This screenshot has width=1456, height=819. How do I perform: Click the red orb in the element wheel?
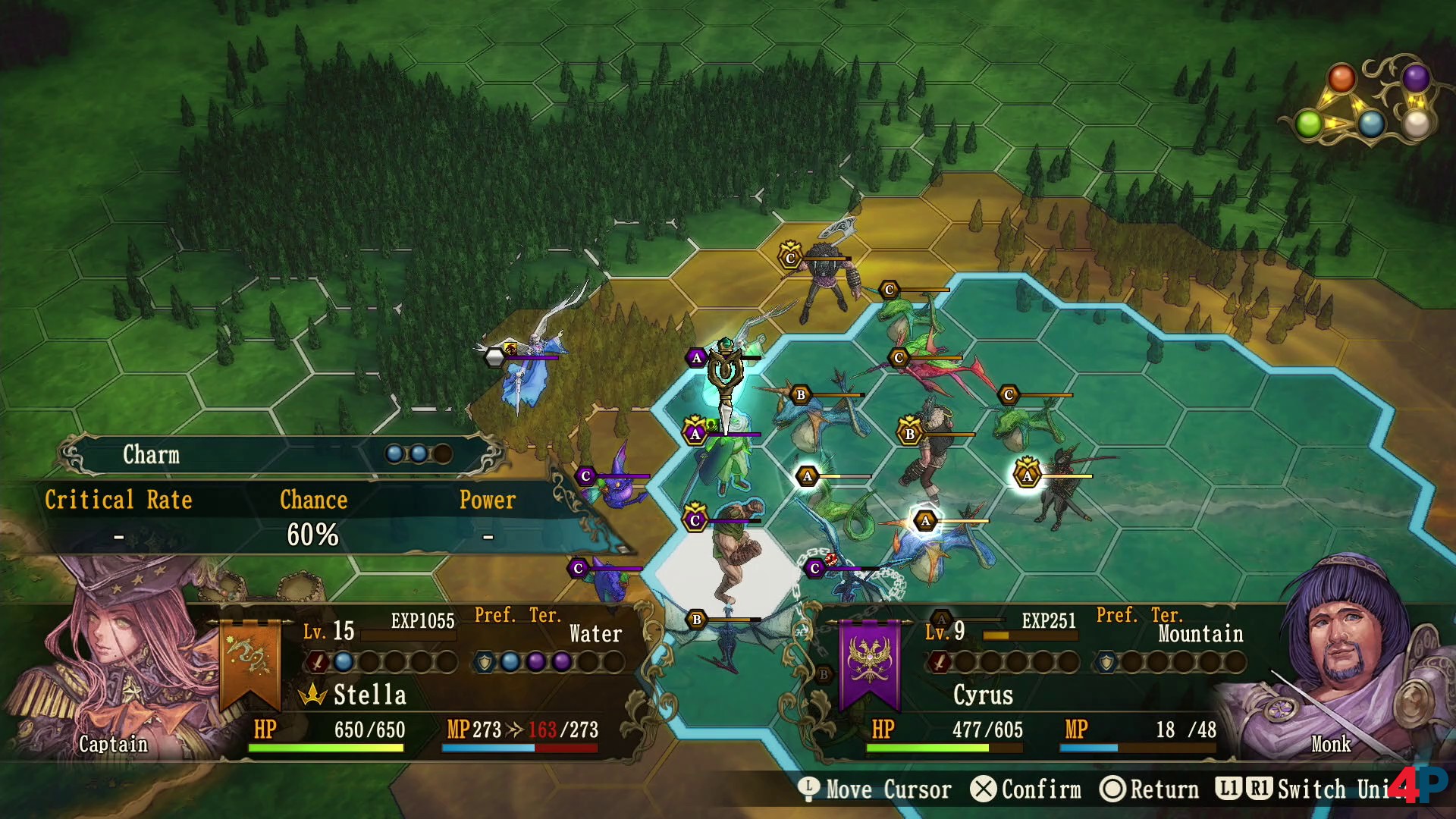pos(1341,79)
